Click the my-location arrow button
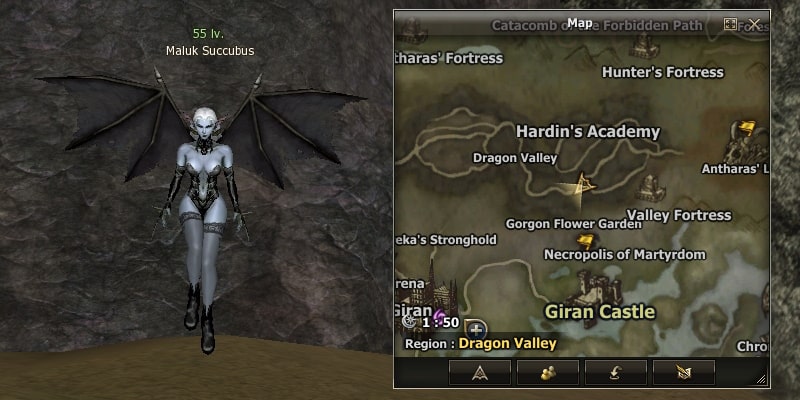Viewport: 800px width, 400px height. [x=480, y=372]
